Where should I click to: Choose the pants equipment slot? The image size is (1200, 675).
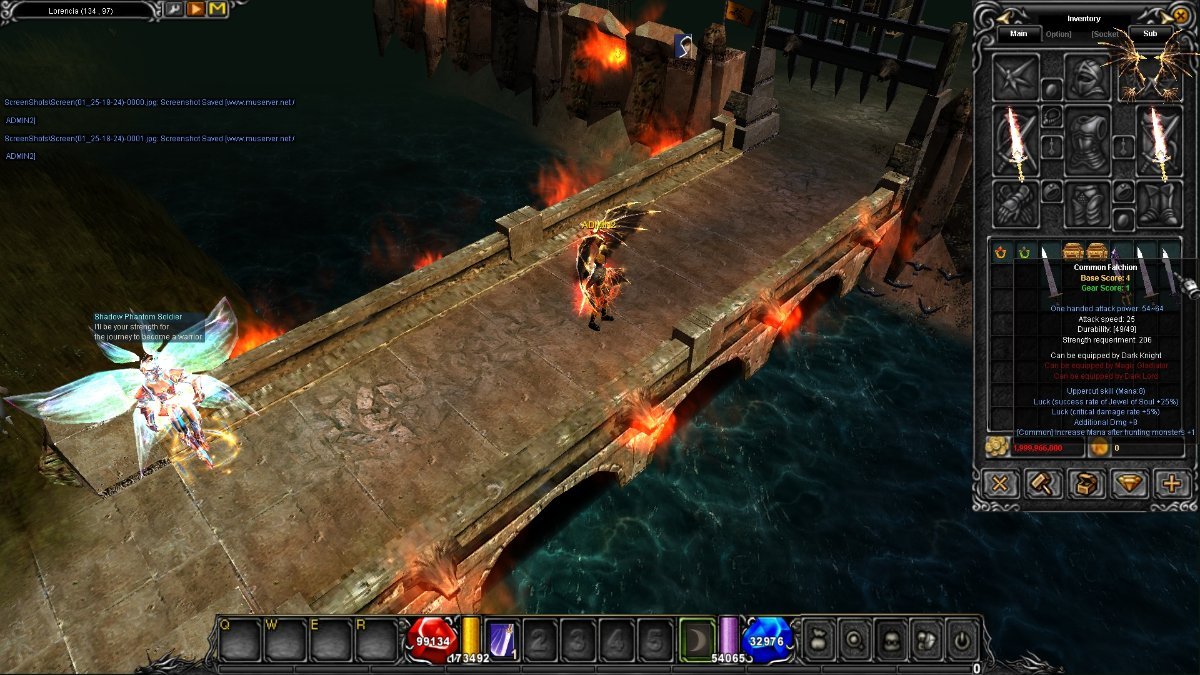[1087, 204]
